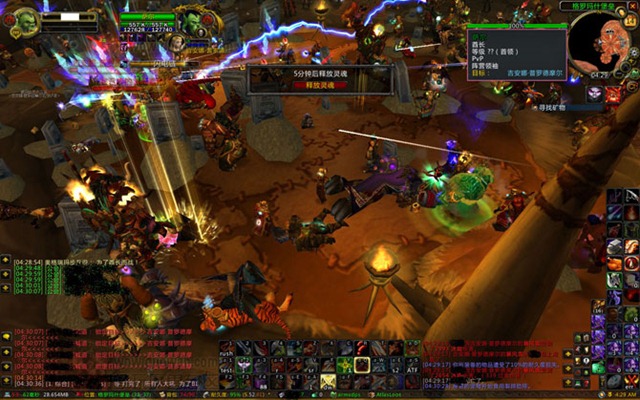Image resolution: width=640 pixels, height=400 pixels.
Task: Activate the 'ATF' macro action slot
Action: coord(412,366)
